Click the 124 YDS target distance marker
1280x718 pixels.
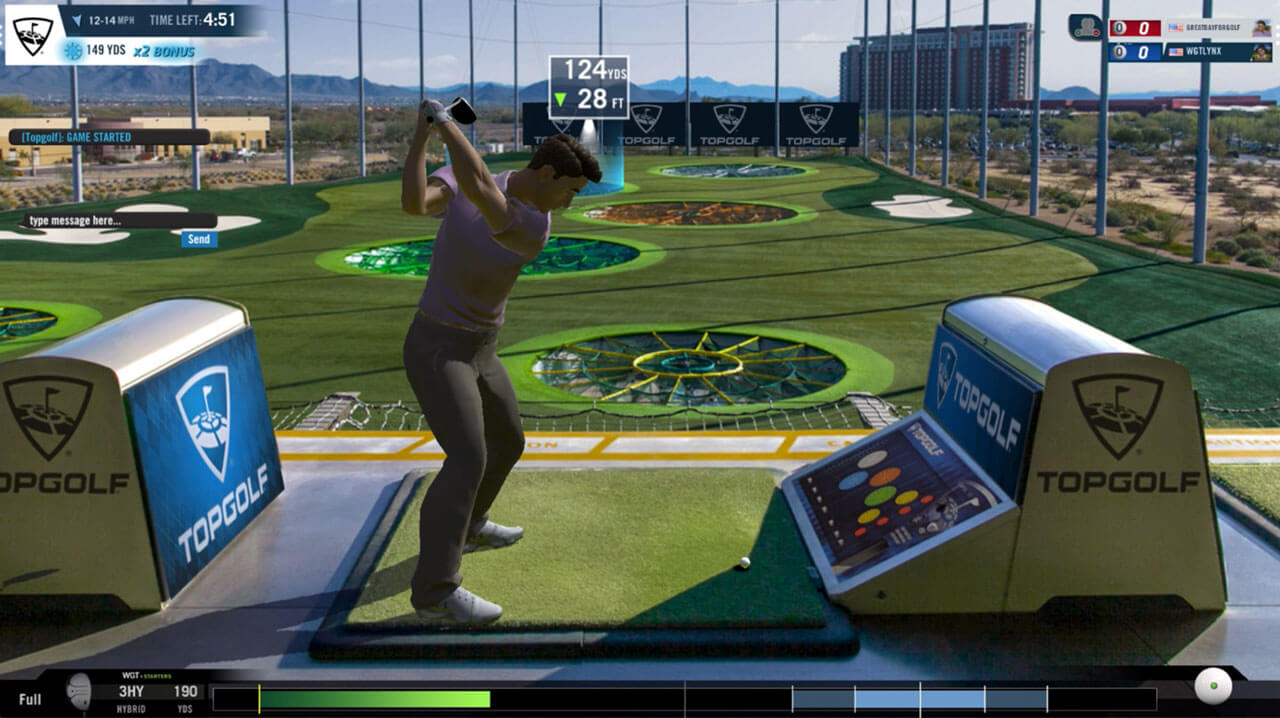point(588,86)
